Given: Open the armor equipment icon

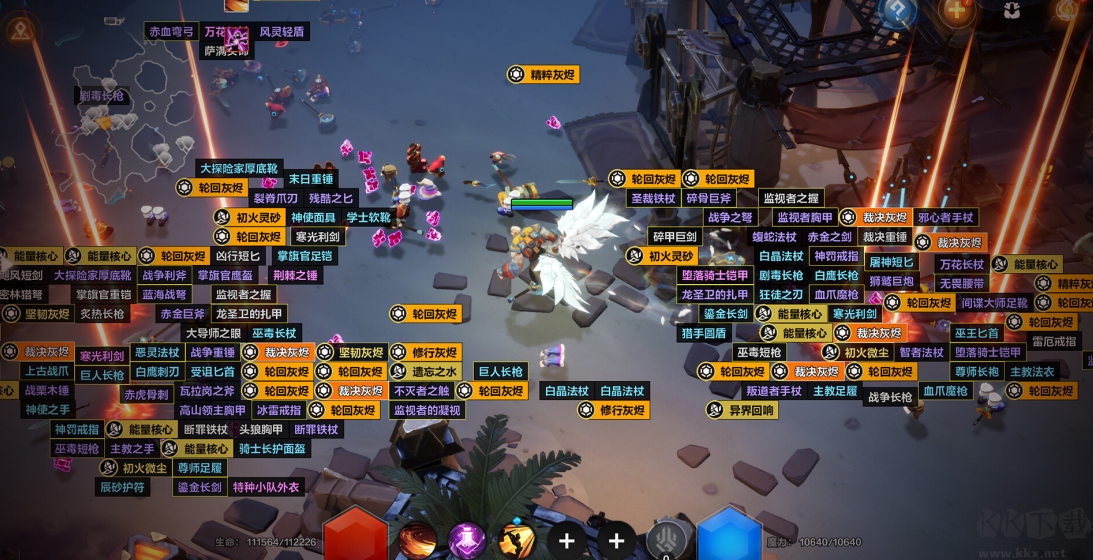Looking at the screenshot, I should (x=1011, y=11).
